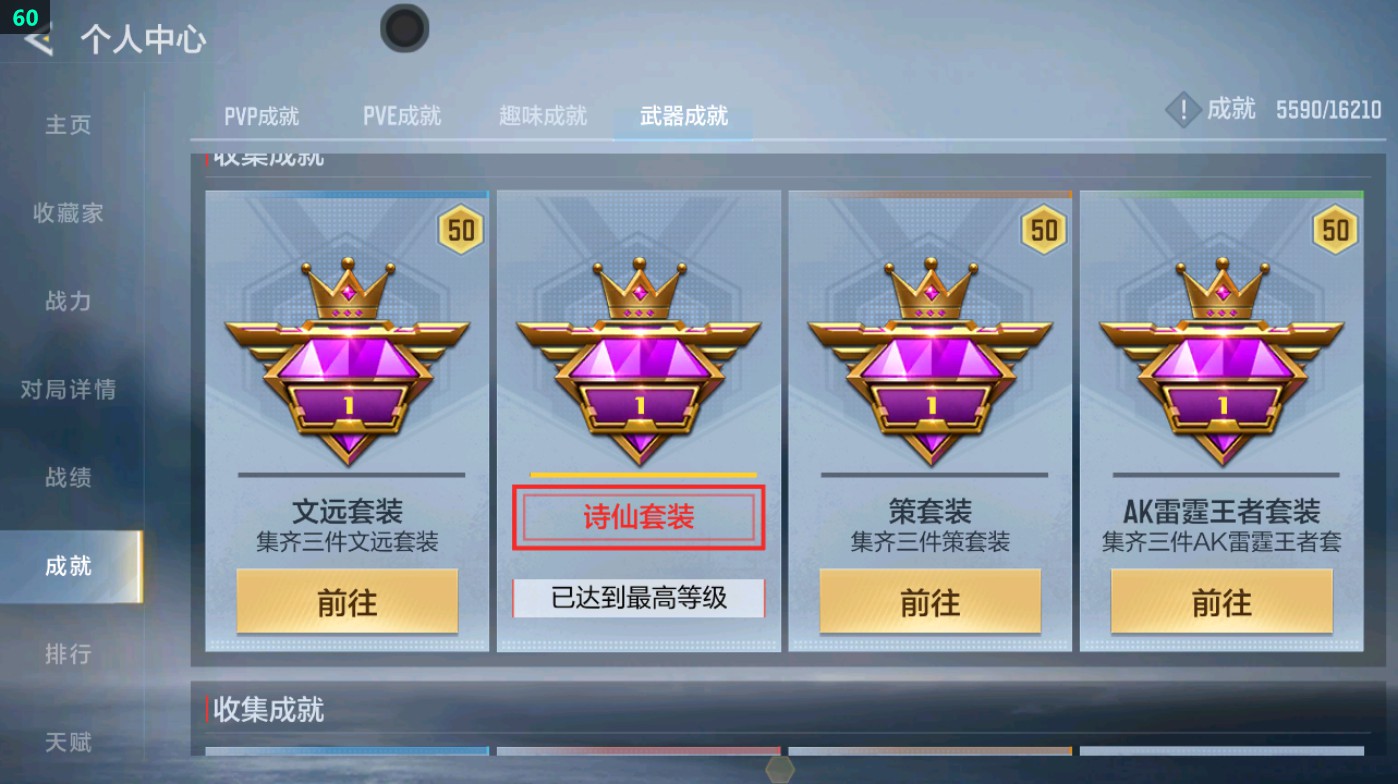Switch to the PVE成就 tab
The image size is (1398, 784).
[402, 115]
